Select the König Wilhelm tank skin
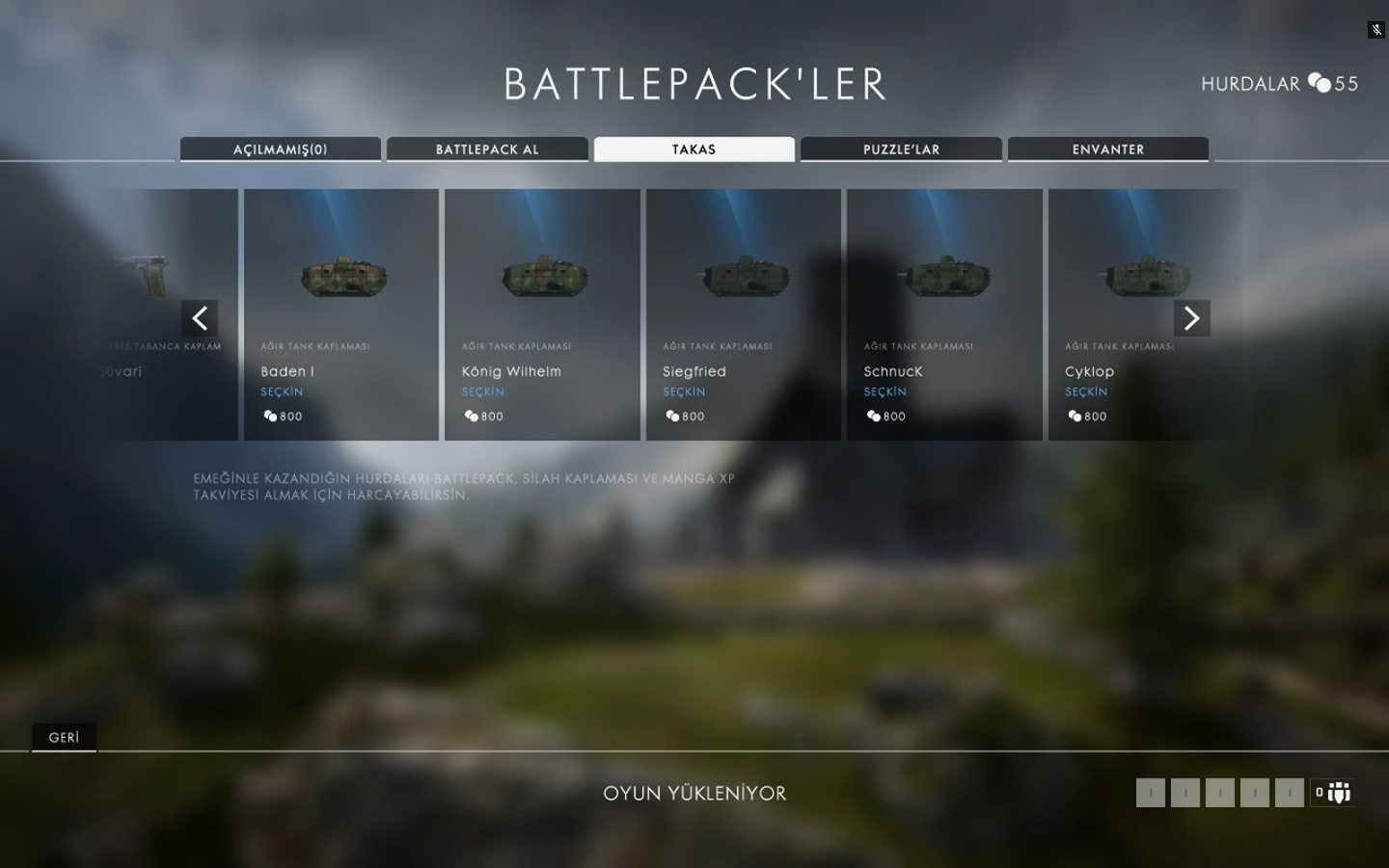Screen dimensions: 1389x868 [x=542, y=314]
